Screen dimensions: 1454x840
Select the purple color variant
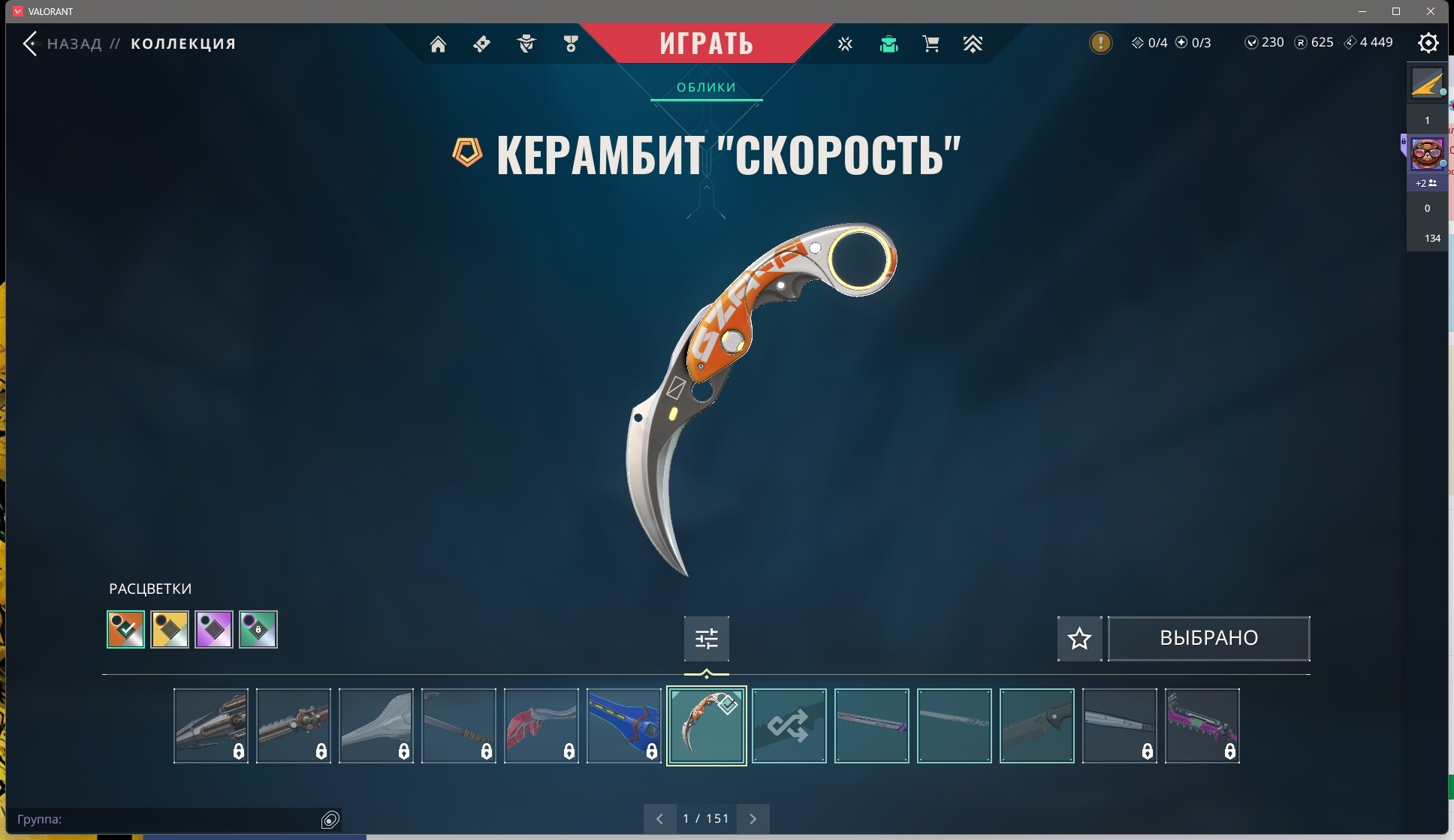[x=214, y=629]
